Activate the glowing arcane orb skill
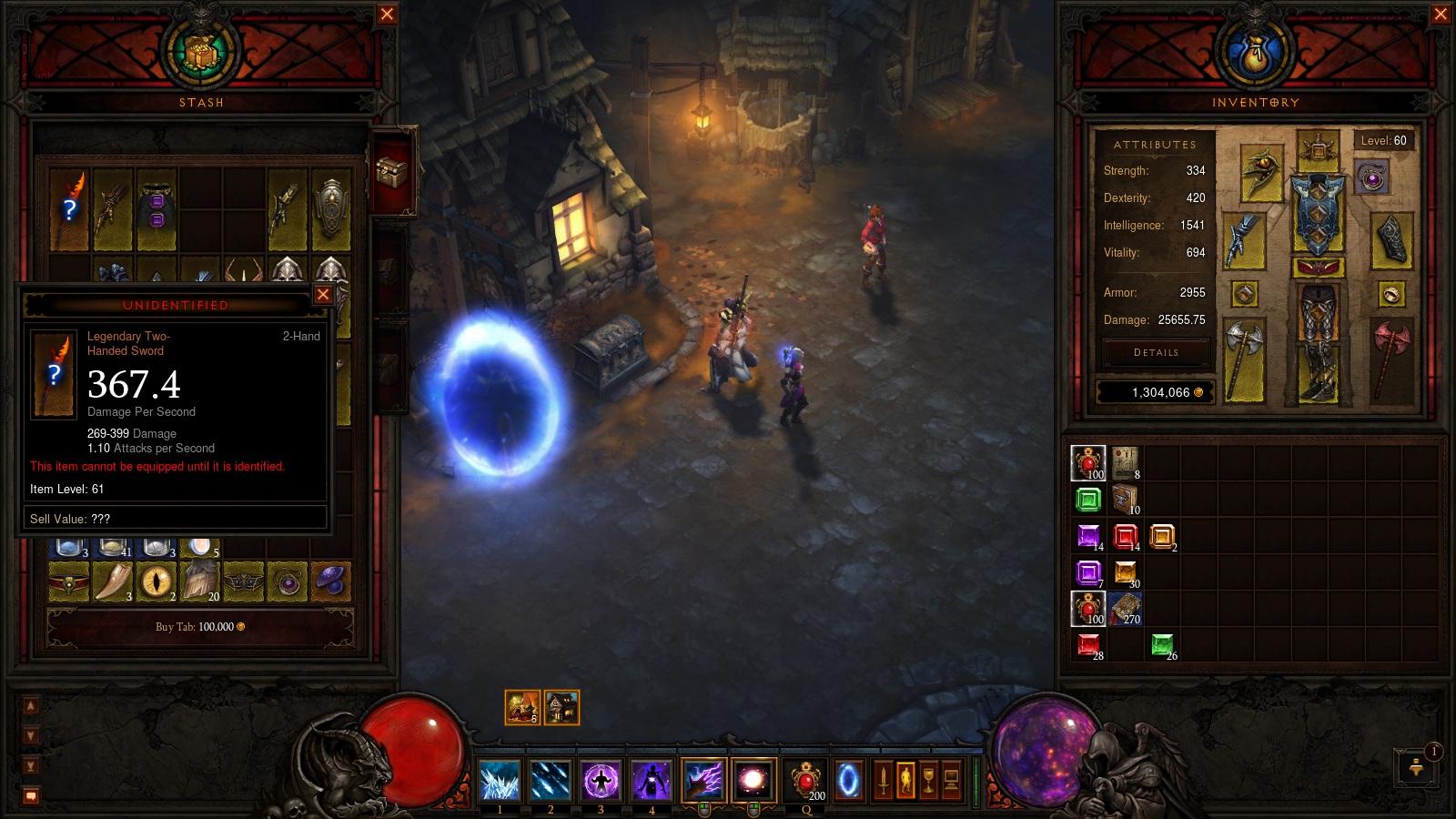The width and height of the screenshot is (1456, 819). point(753,780)
